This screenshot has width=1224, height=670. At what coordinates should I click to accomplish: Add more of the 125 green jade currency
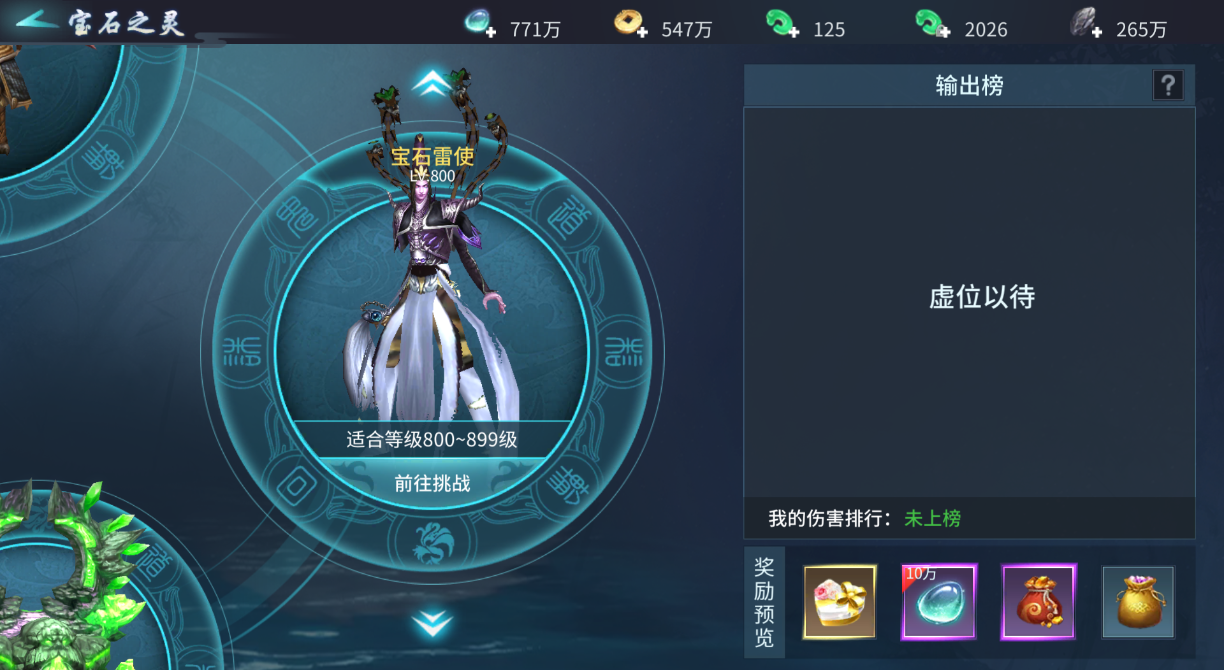(782, 24)
